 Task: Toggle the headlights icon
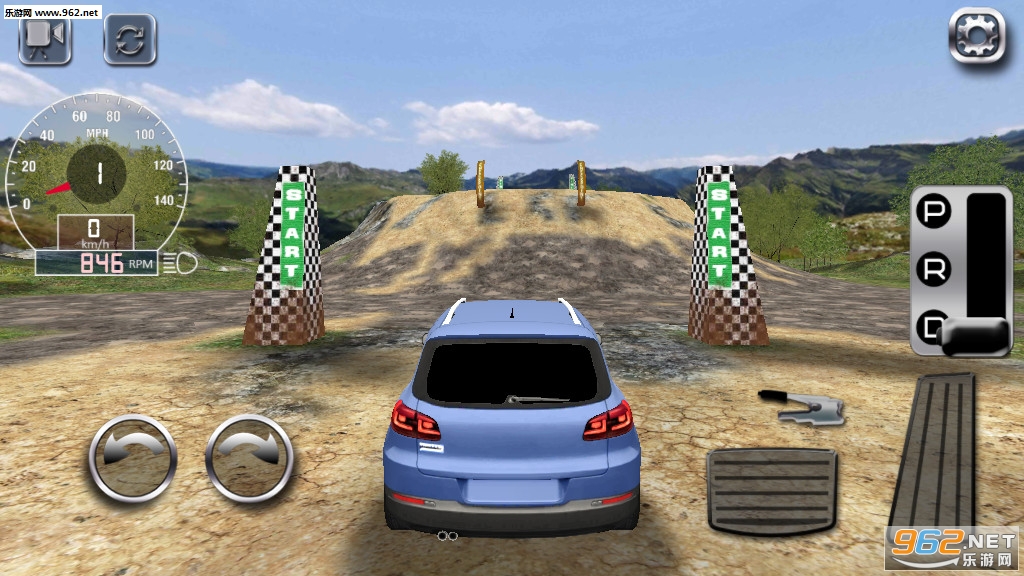coord(185,263)
